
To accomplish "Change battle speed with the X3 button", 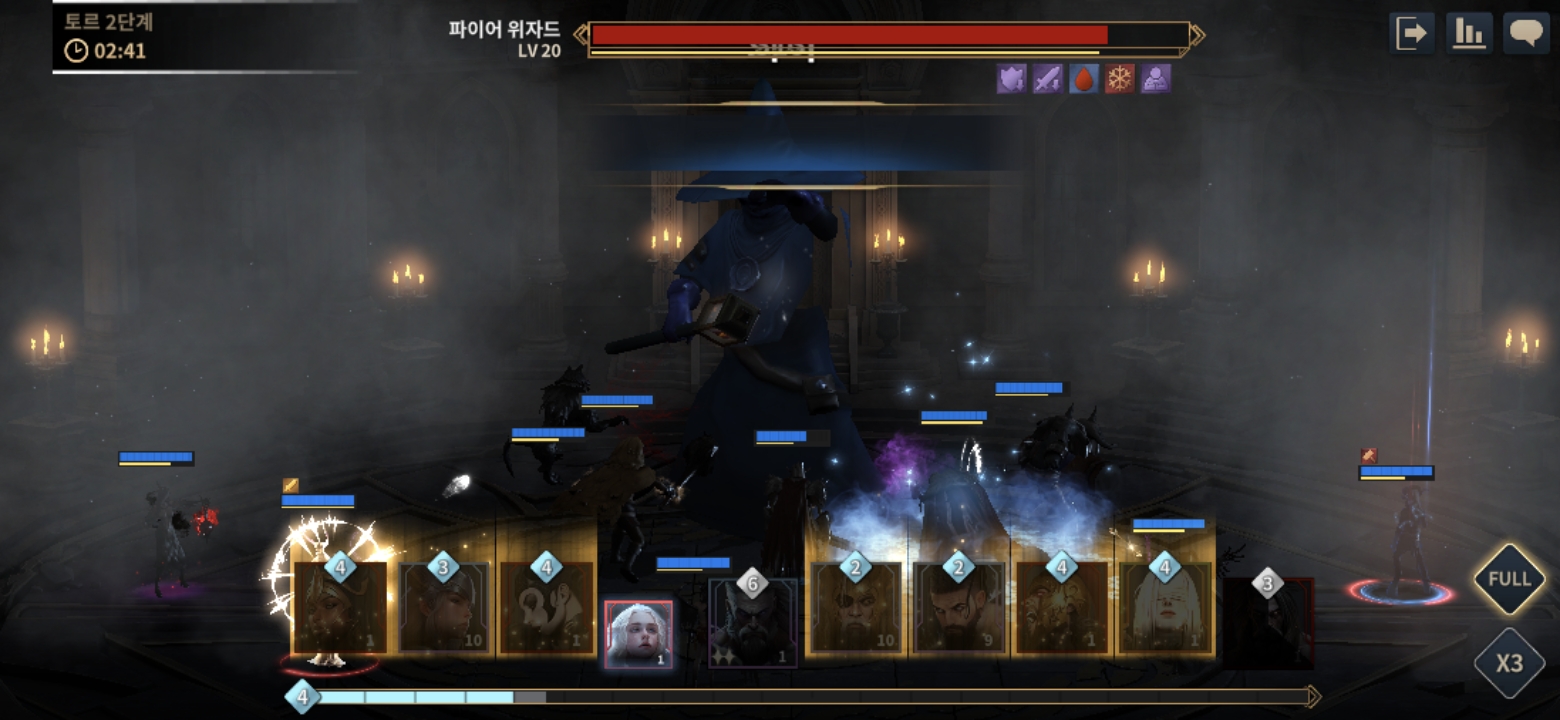I will (1509, 663).
